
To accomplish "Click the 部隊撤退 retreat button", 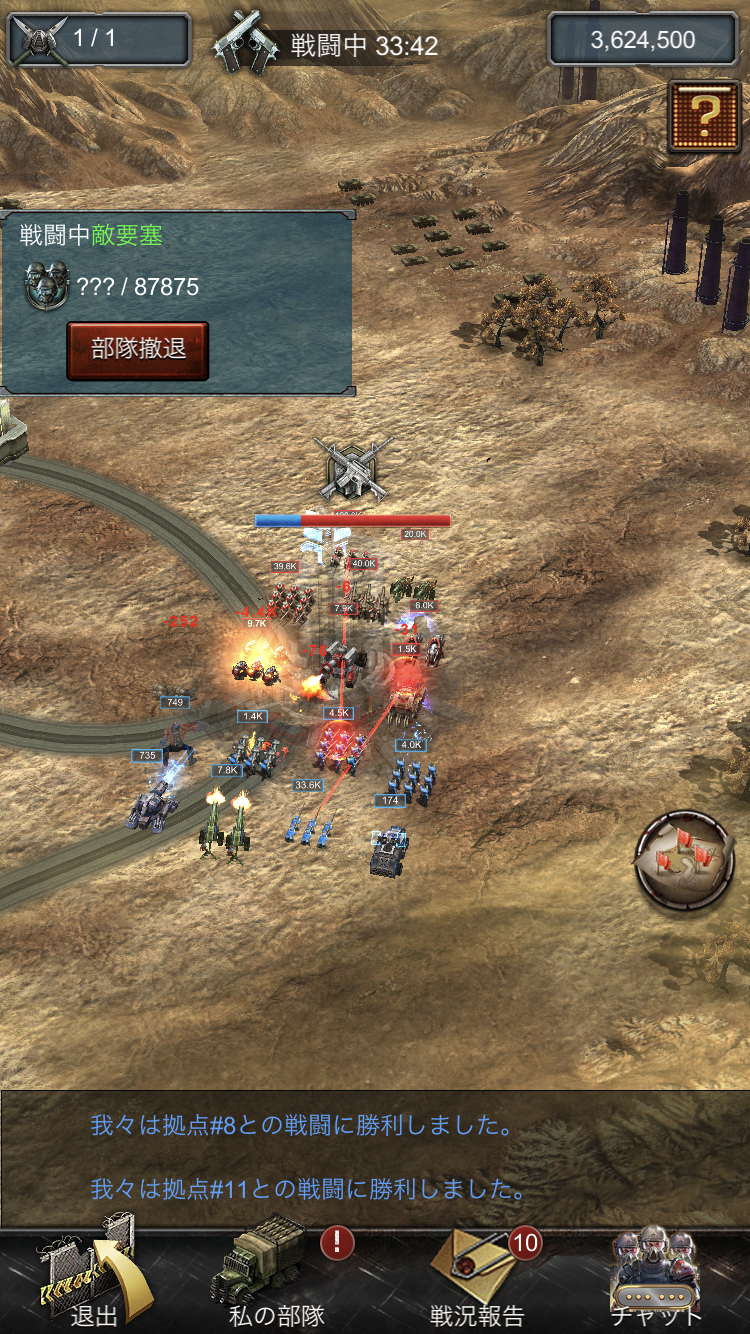I will [x=138, y=350].
